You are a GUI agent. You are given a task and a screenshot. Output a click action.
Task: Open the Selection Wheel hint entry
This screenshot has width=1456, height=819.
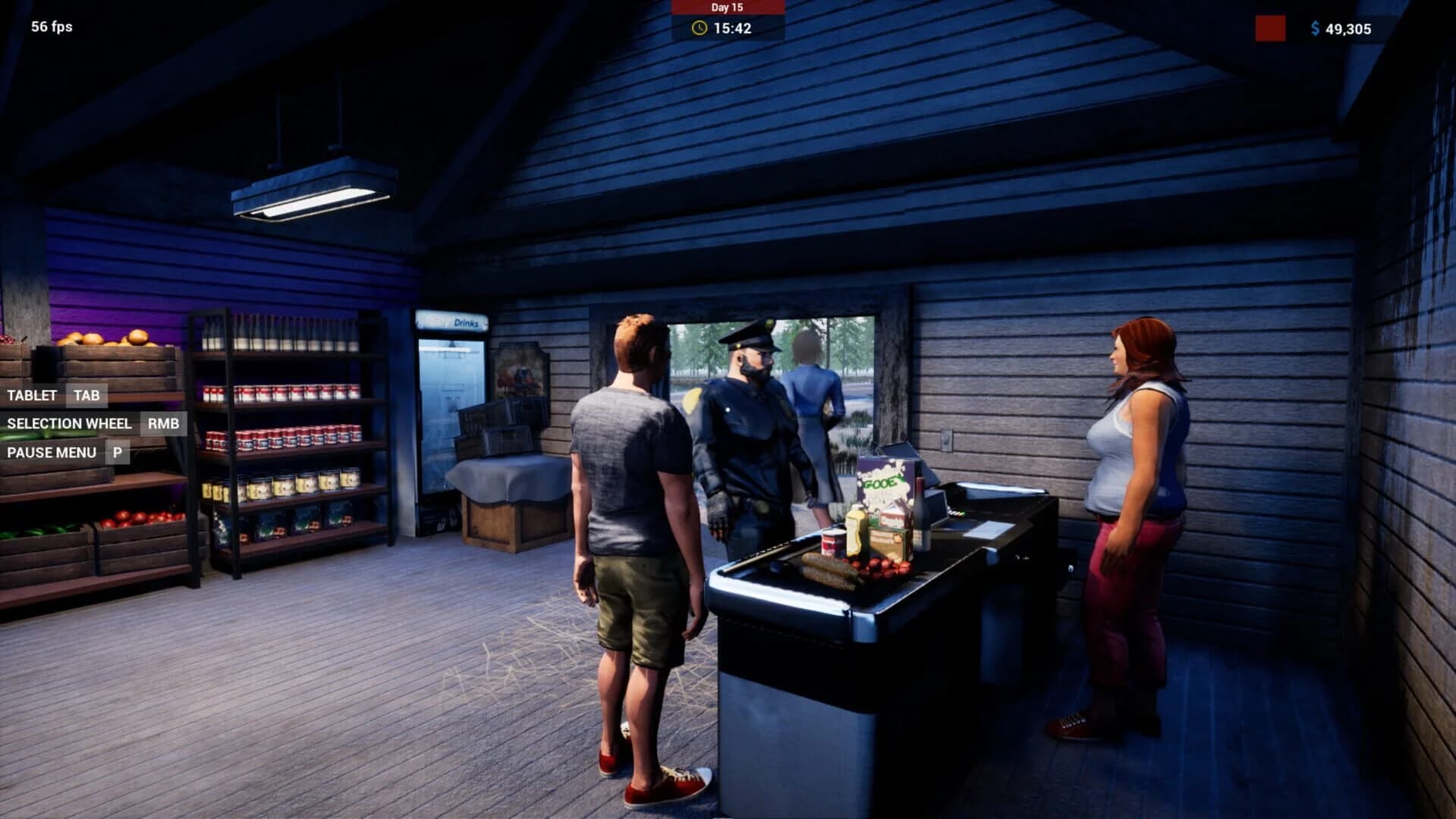(68, 424)
